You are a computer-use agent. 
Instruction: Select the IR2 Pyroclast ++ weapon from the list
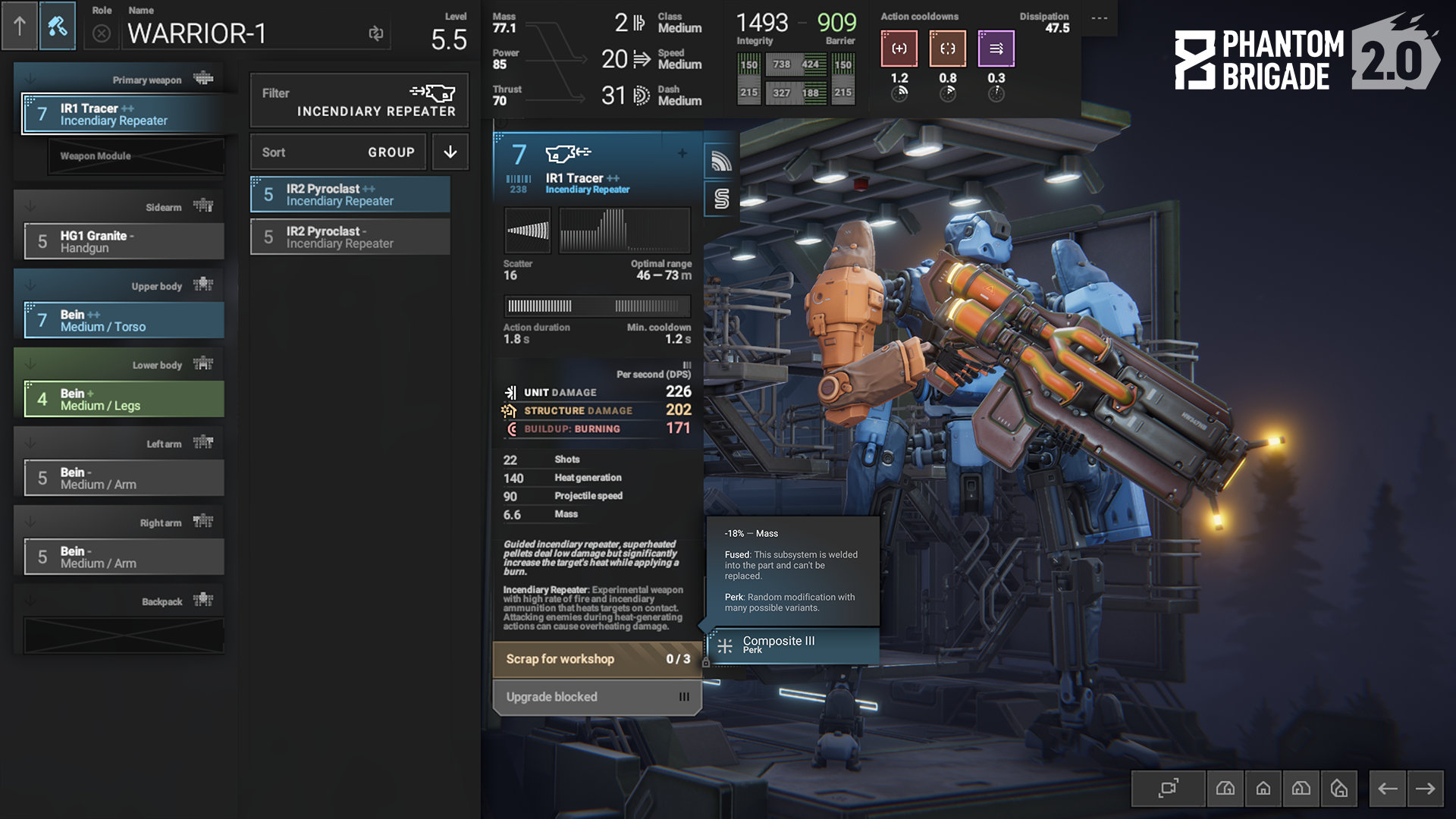(x=350, y=194)
